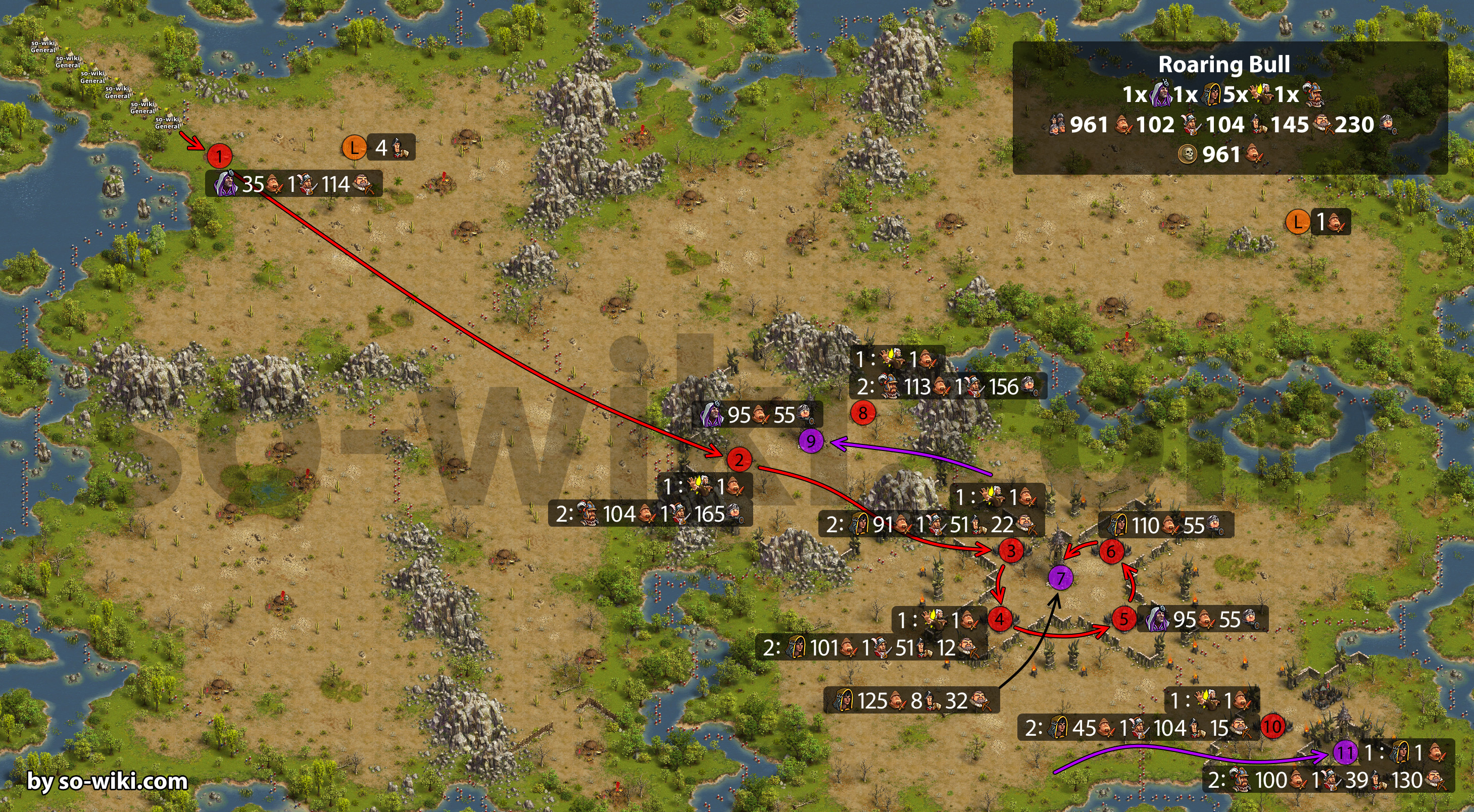Select the red marker labeled 4
Screen dimensions: 1474x812
pyautogui.click(x=1000, y=619)
